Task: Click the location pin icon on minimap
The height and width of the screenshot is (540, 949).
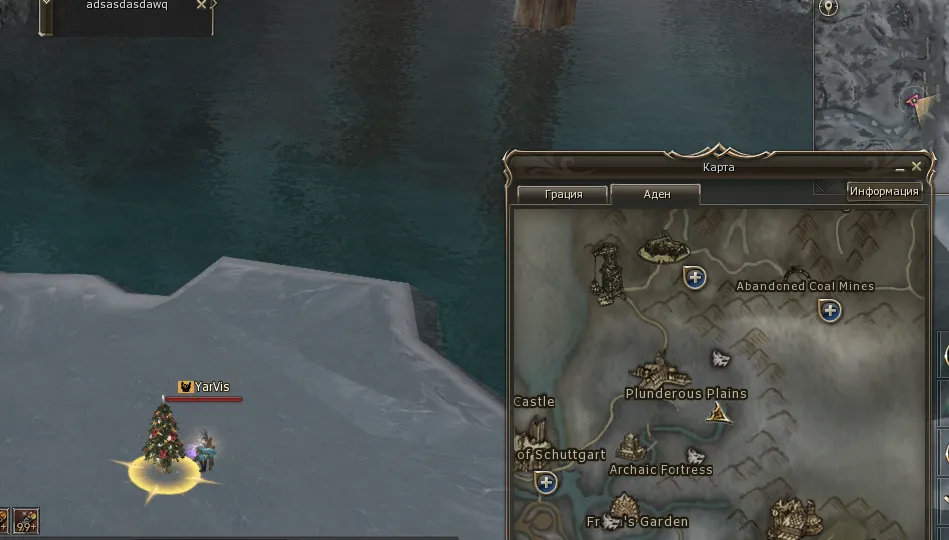Action: coord(828,8)
